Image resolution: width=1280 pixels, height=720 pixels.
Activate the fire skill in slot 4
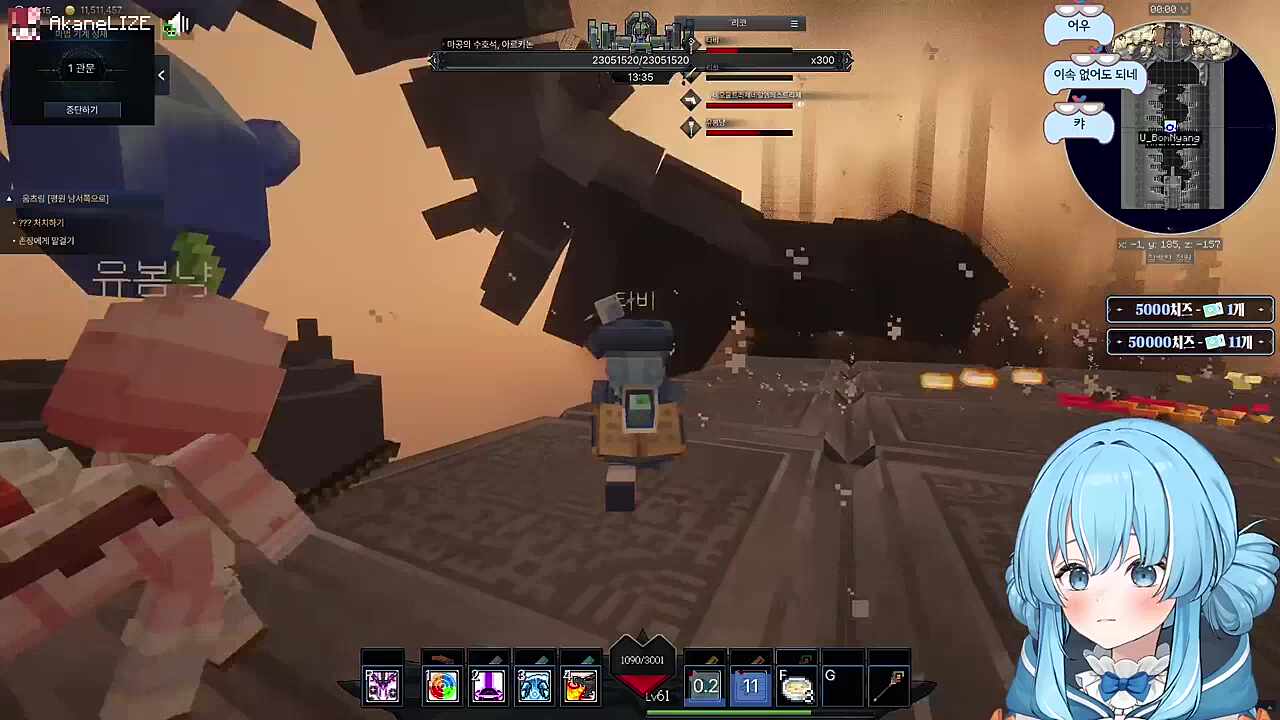(580, 685)
